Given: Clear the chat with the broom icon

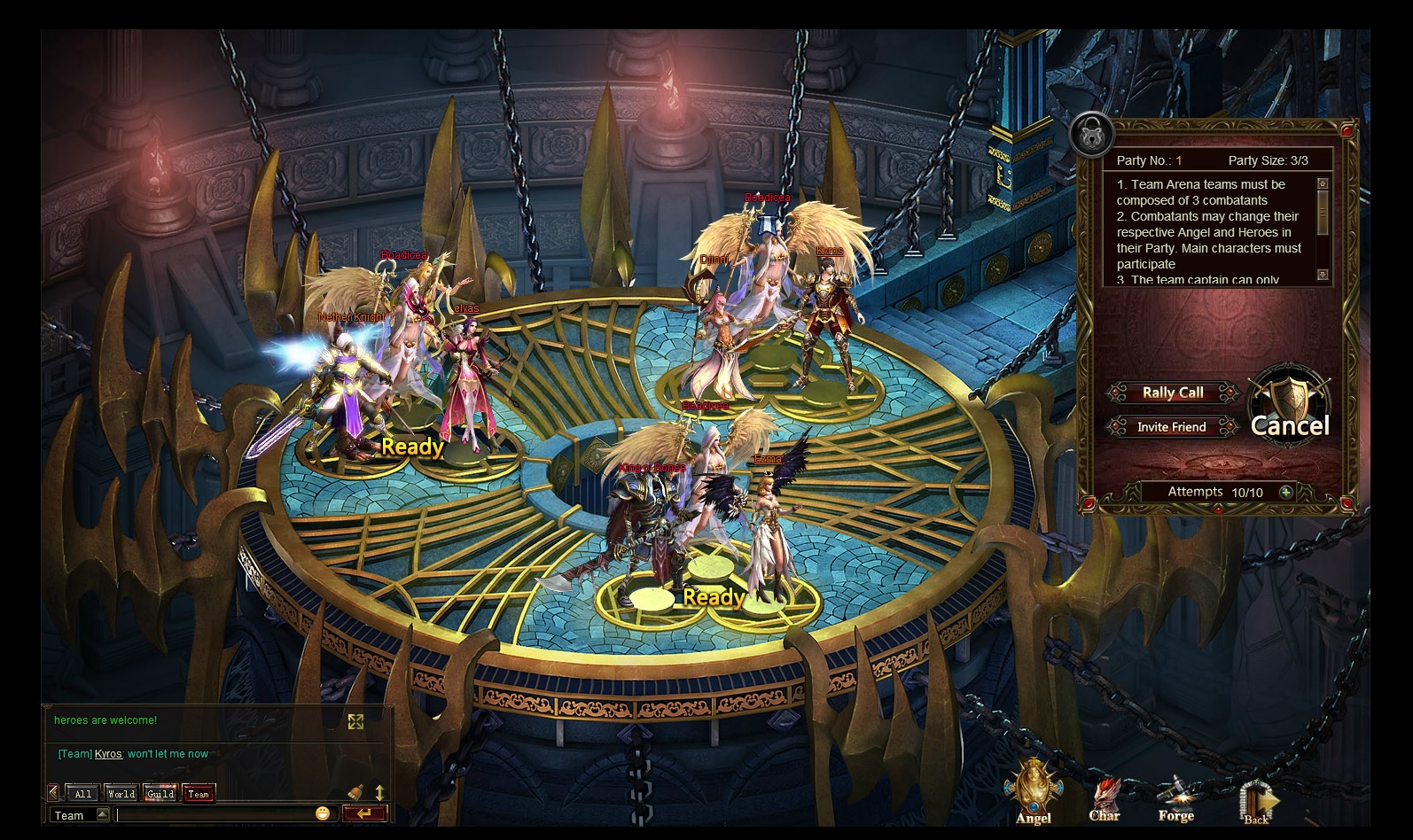Looking at the screenshot, I should (355, 792).
